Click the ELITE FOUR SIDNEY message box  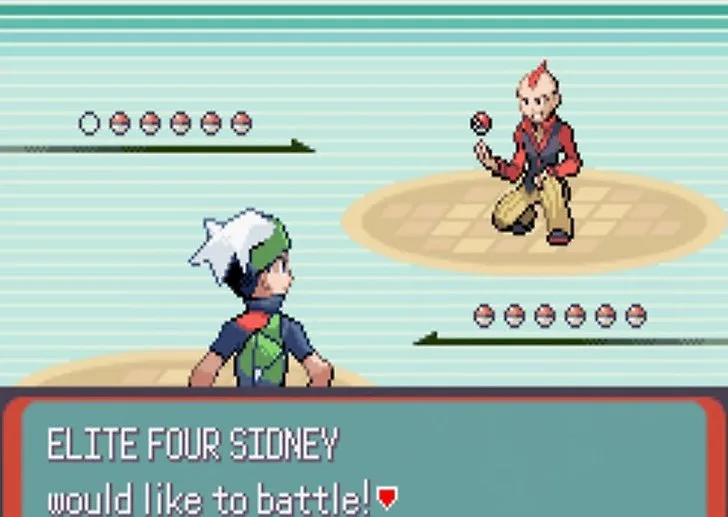point(364,458)
